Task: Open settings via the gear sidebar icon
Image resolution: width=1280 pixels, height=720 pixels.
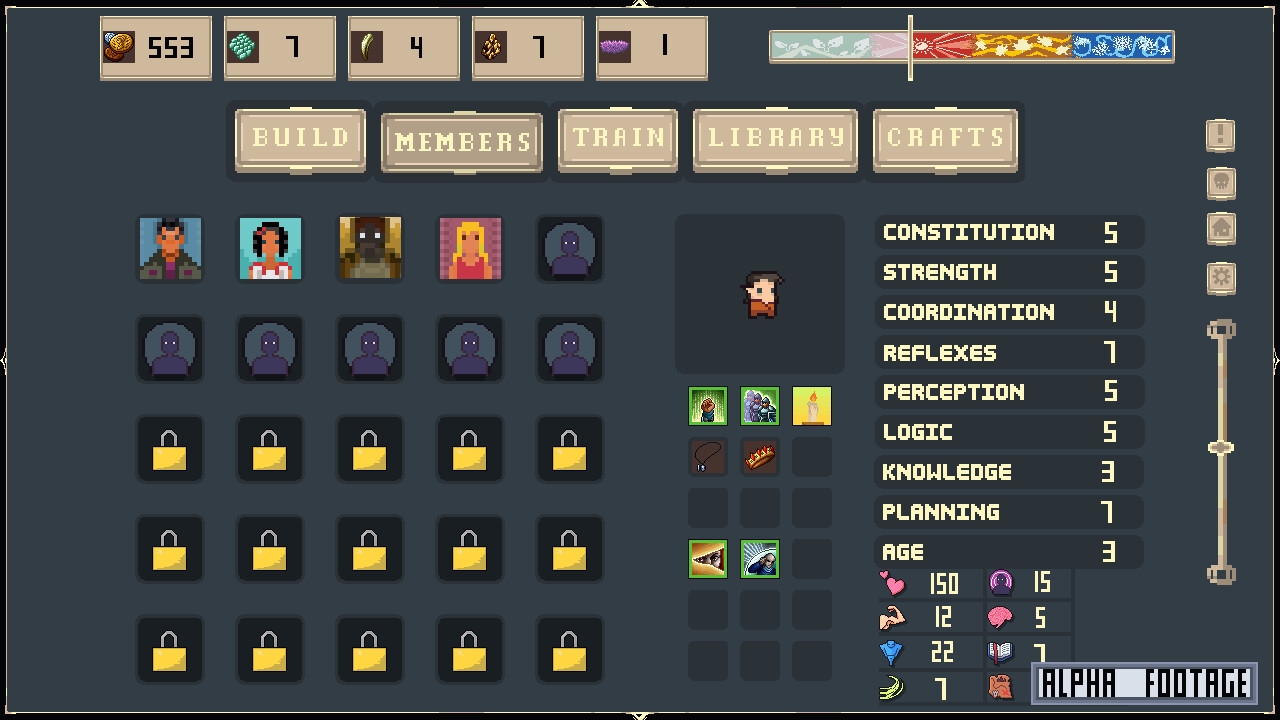Action: point(1220,278)
